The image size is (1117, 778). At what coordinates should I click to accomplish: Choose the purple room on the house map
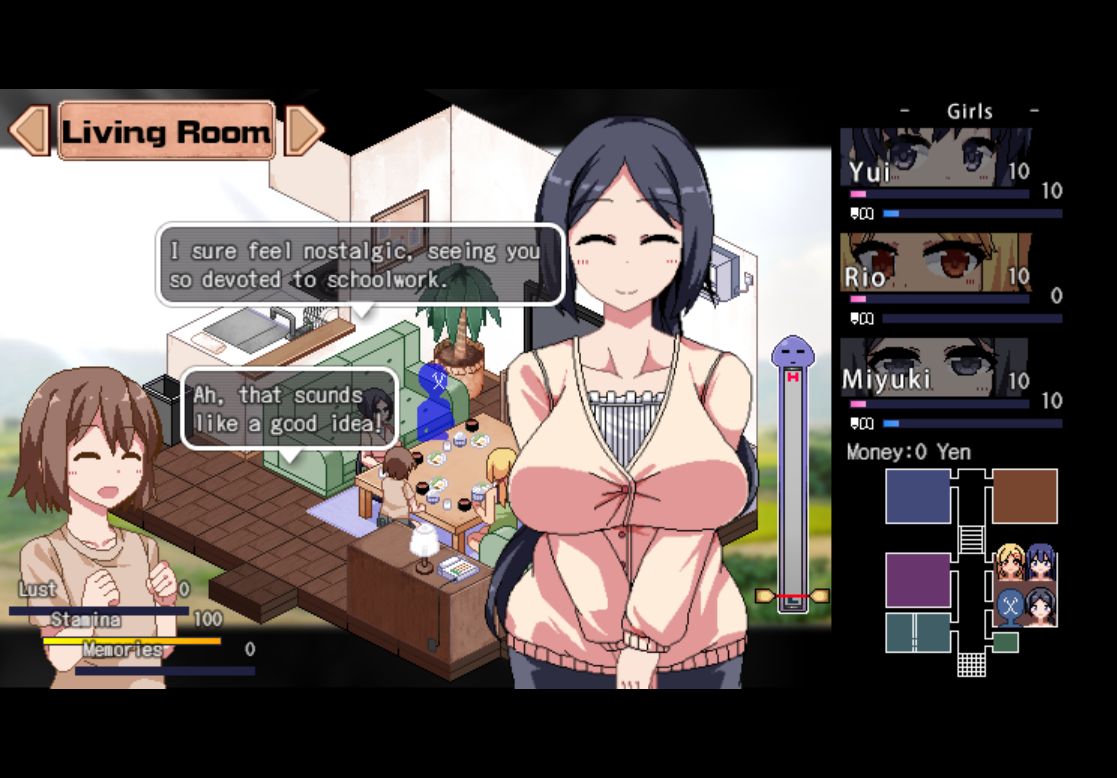click(x=917, y=580)
